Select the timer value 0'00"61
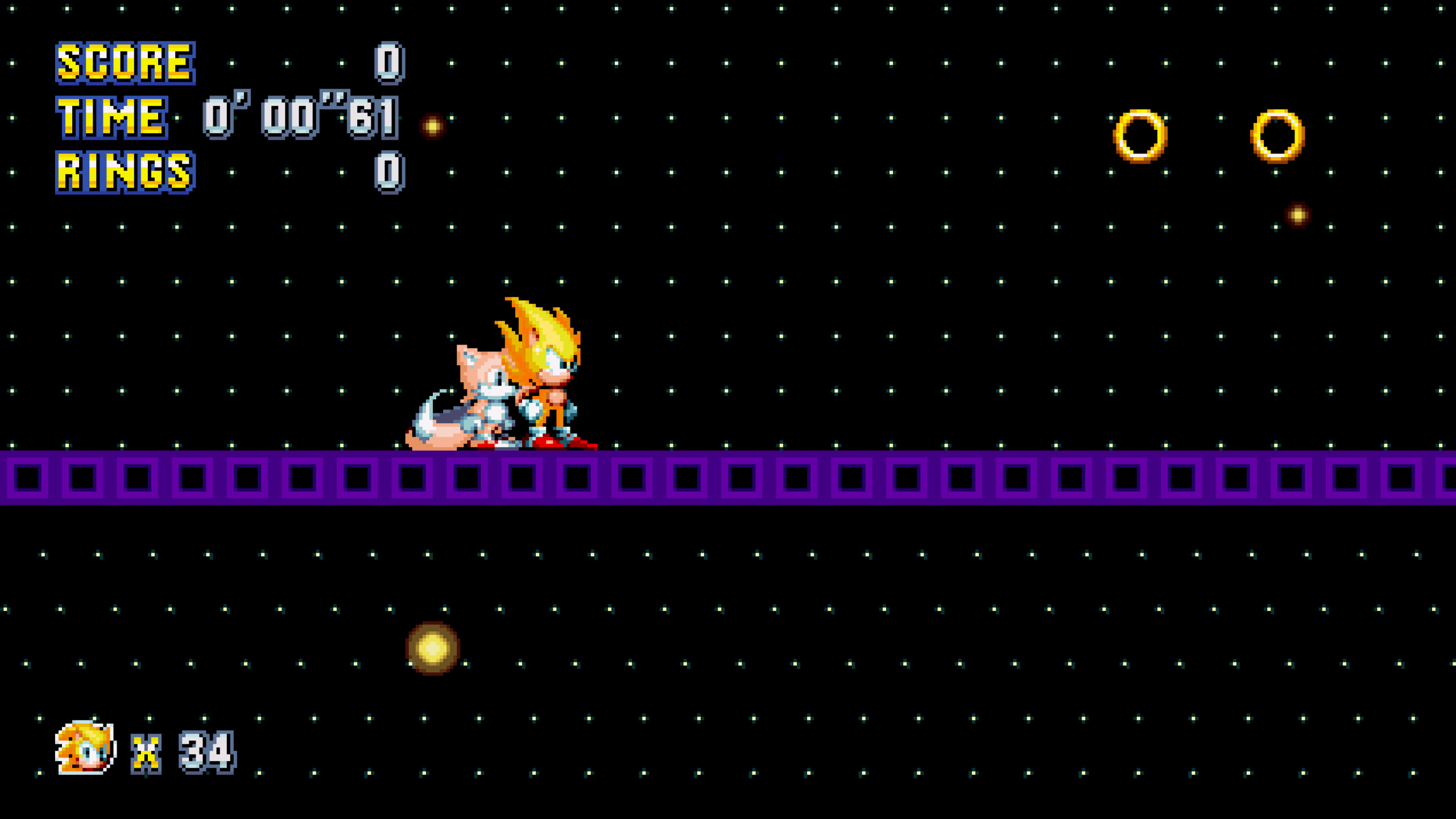The height and width of the screenshot is (819, 1456). tap(300, 117)
